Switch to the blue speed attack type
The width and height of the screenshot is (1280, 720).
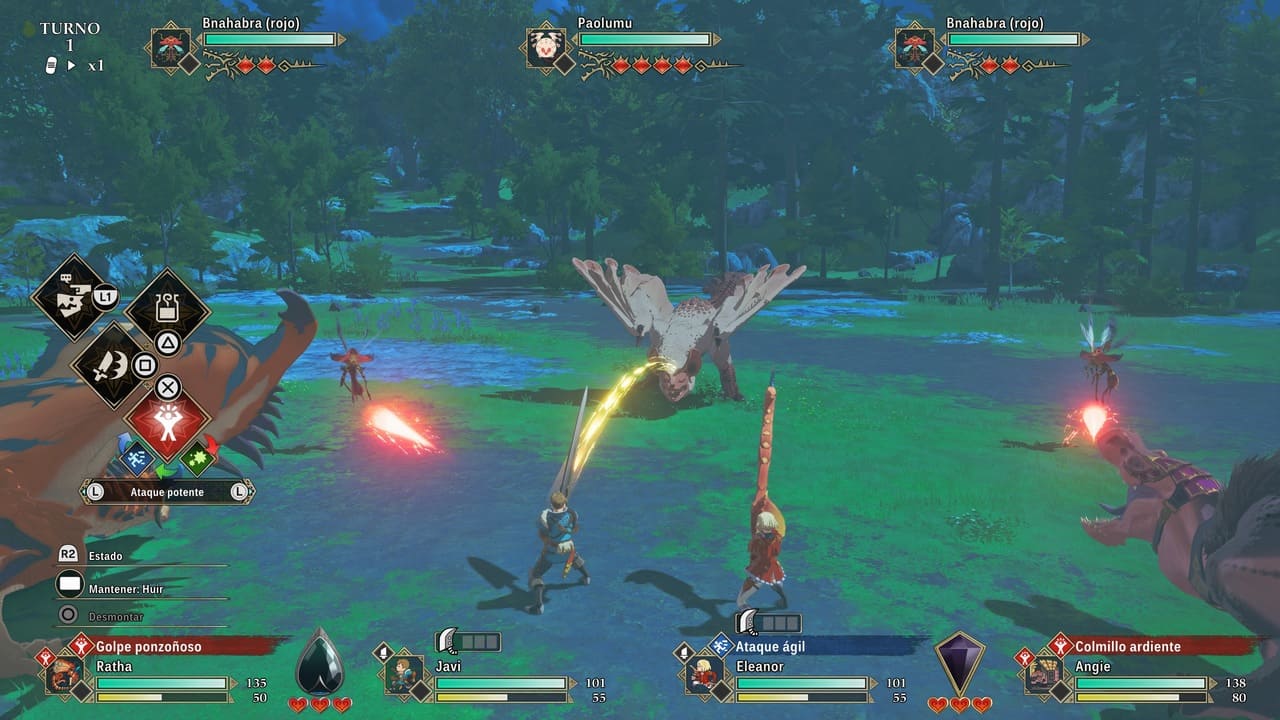tap(137, 457)
